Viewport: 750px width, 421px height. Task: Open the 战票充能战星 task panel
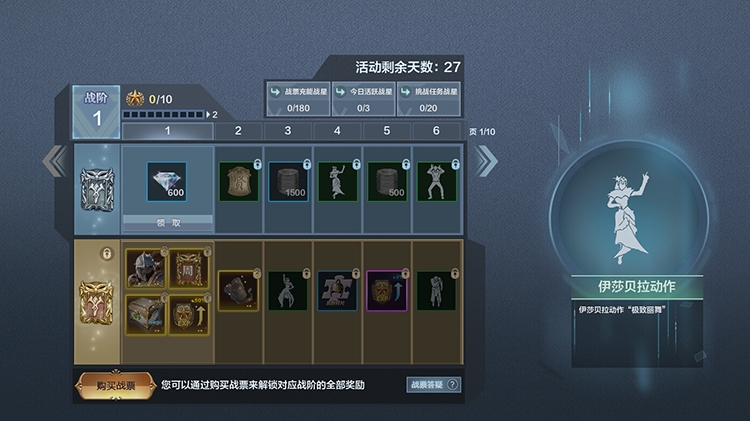click(297, 99)
